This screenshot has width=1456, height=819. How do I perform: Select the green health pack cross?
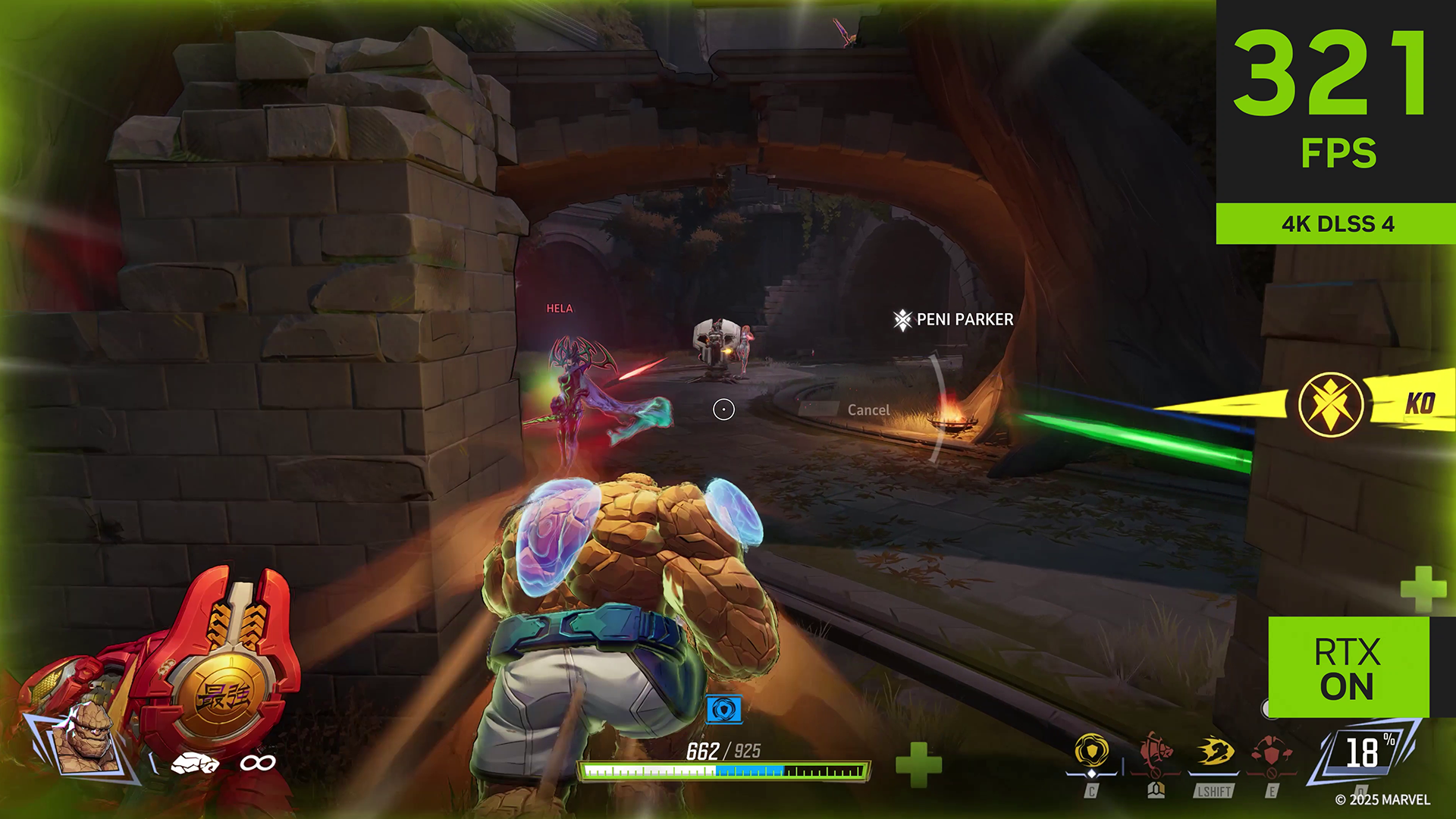point(918,764)
